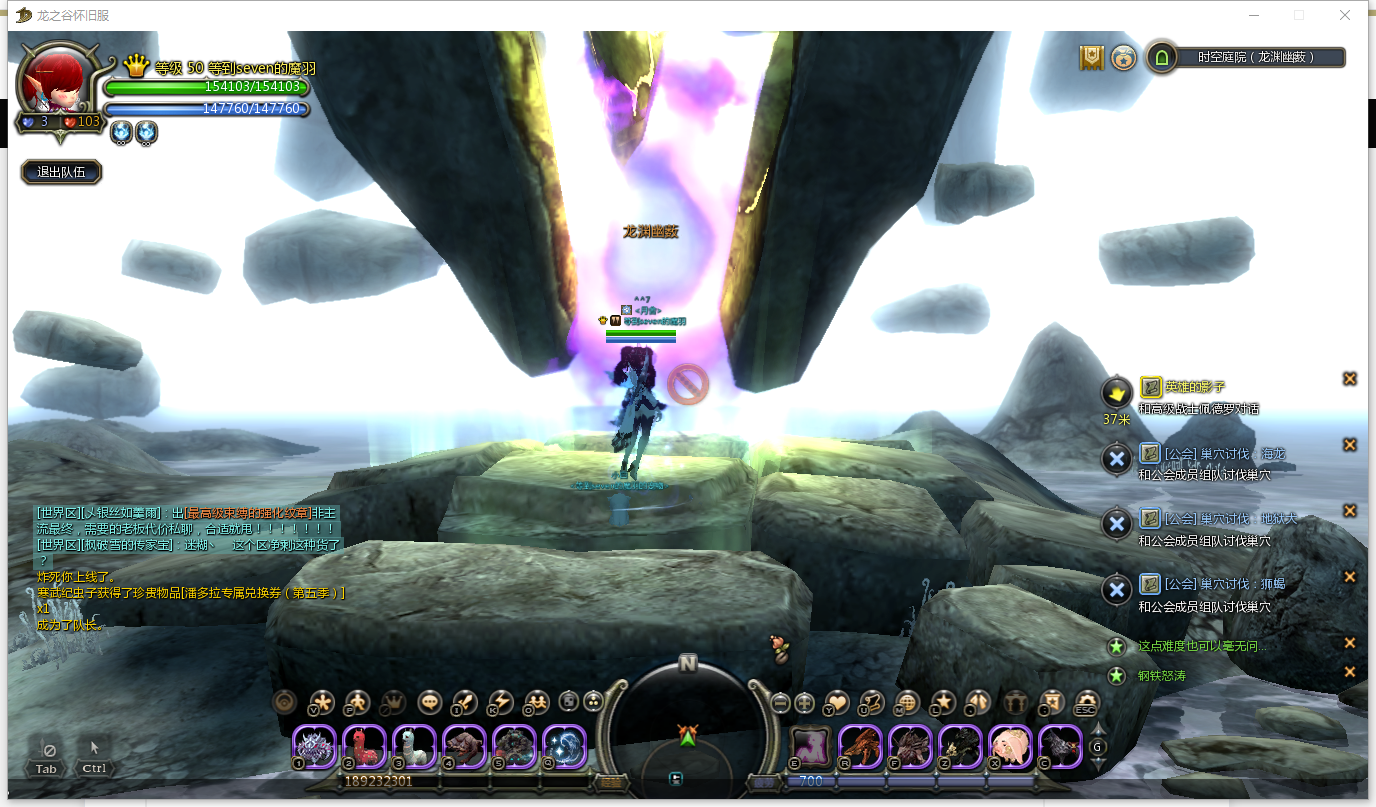Image resolution: width=1376 pixels, height=807 pixels.
Task: Remove 英雄的影子 from the quest tracker
Action: 1349,379
